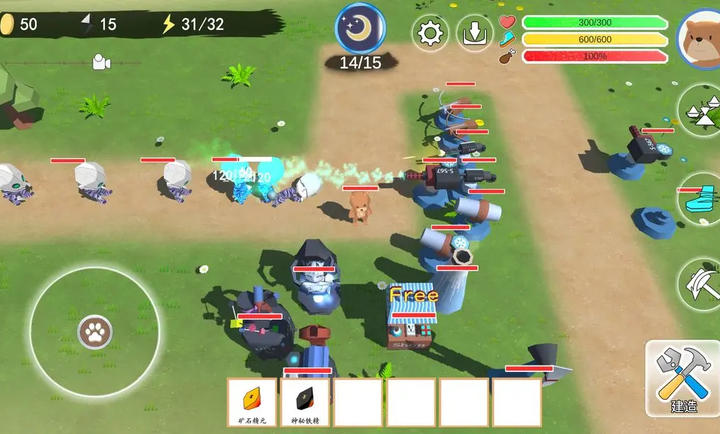Select the dark iron ore hotbar slot
The height and width of the screenshot is (434, 720).
(x=305, y=402)
